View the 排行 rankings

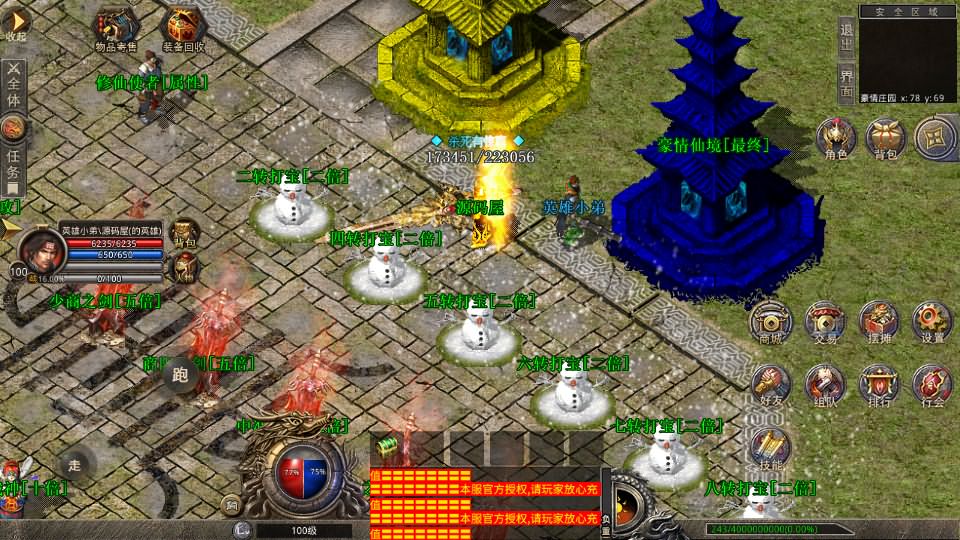pos(879,383)
